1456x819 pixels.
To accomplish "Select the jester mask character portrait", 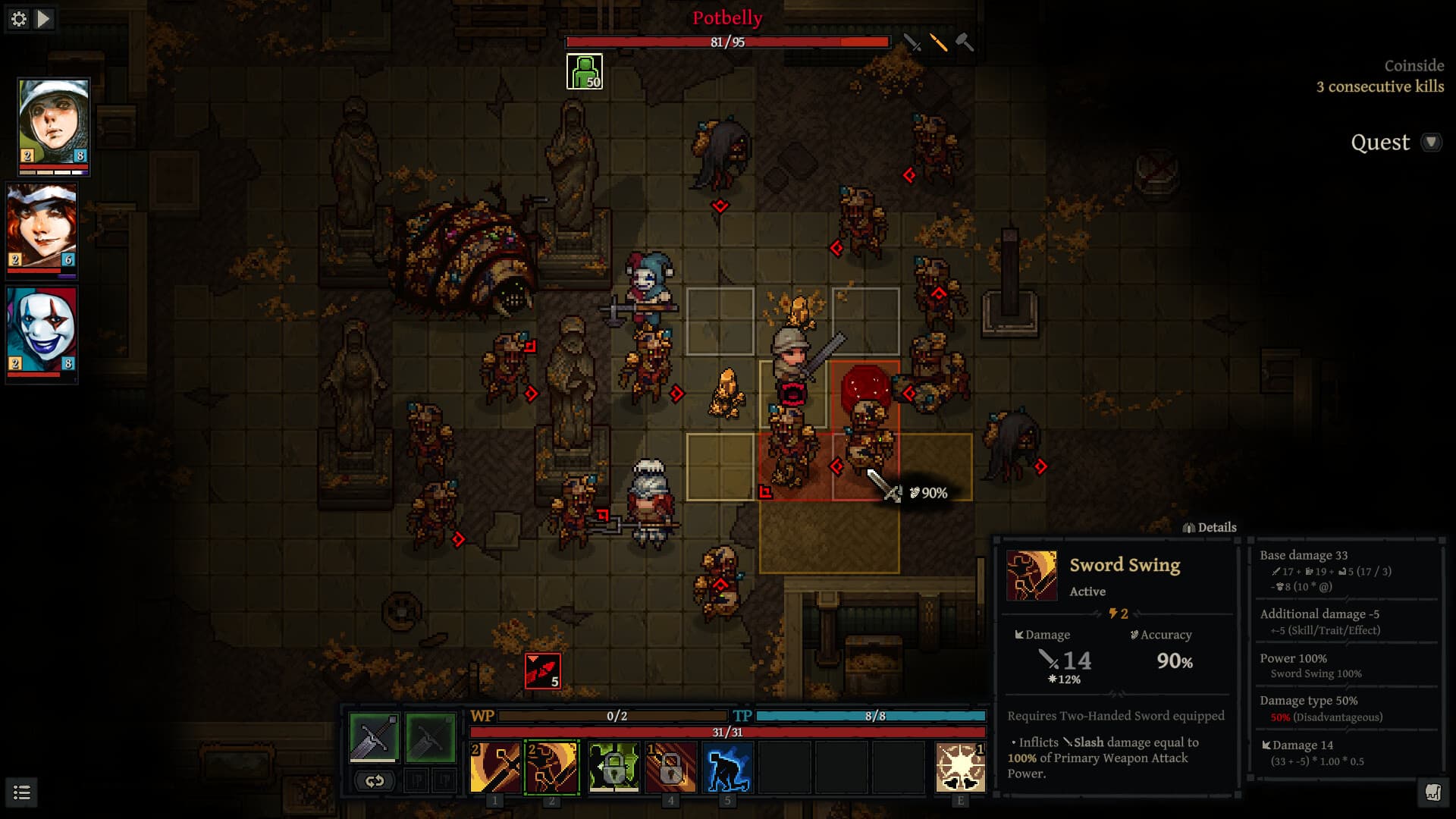I will [x=42, y=334].
